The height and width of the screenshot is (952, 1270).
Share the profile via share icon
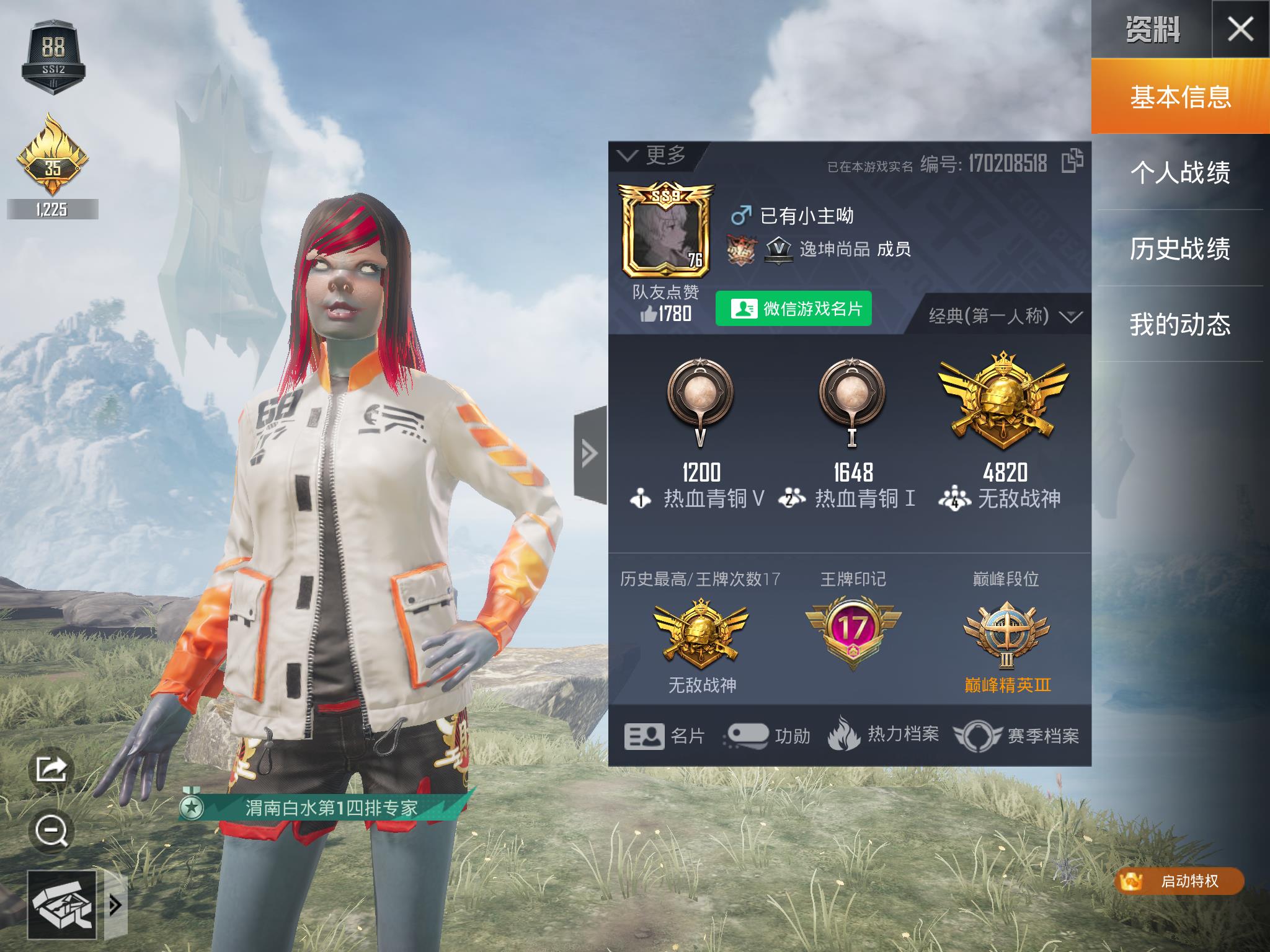[x=51, y=770]
